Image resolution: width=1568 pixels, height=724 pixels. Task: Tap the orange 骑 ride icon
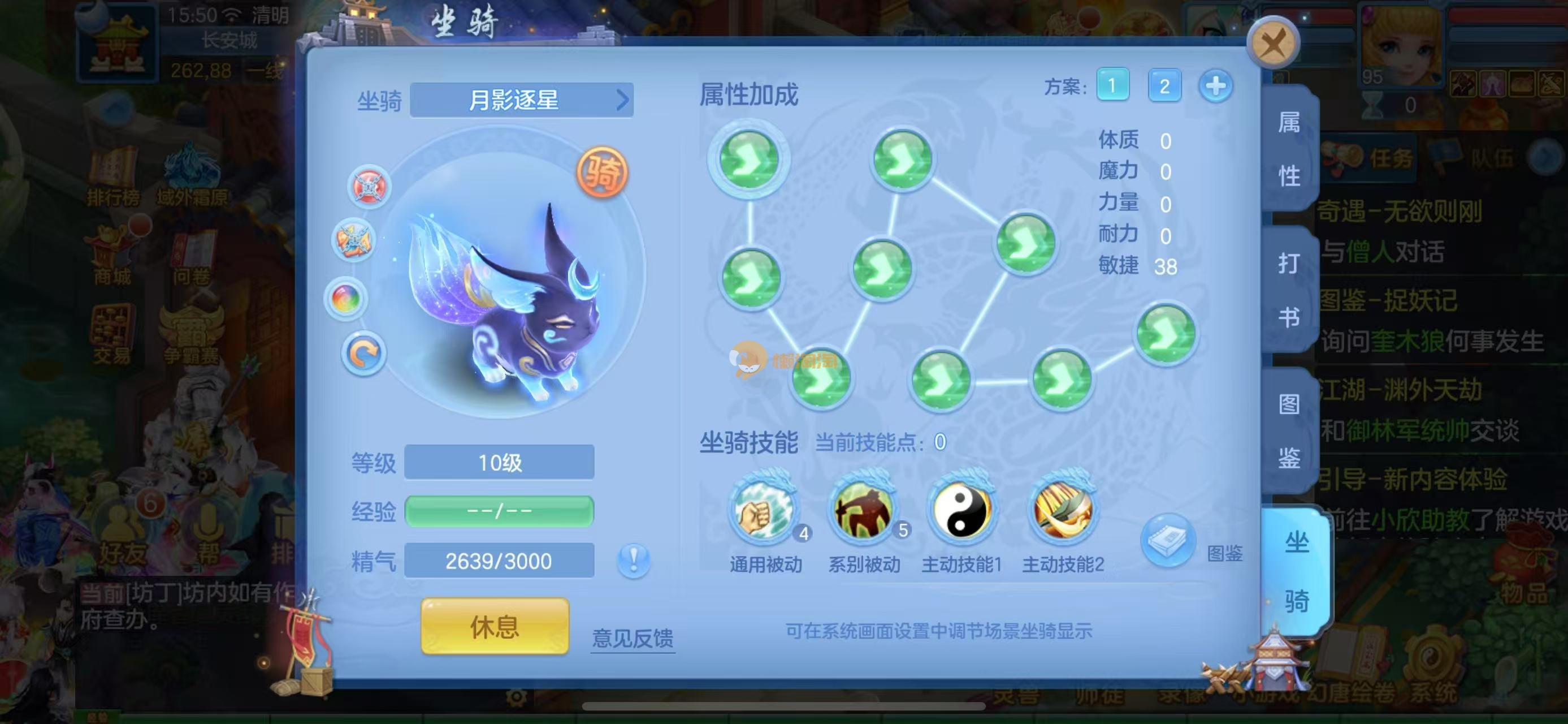pos(602,173)
